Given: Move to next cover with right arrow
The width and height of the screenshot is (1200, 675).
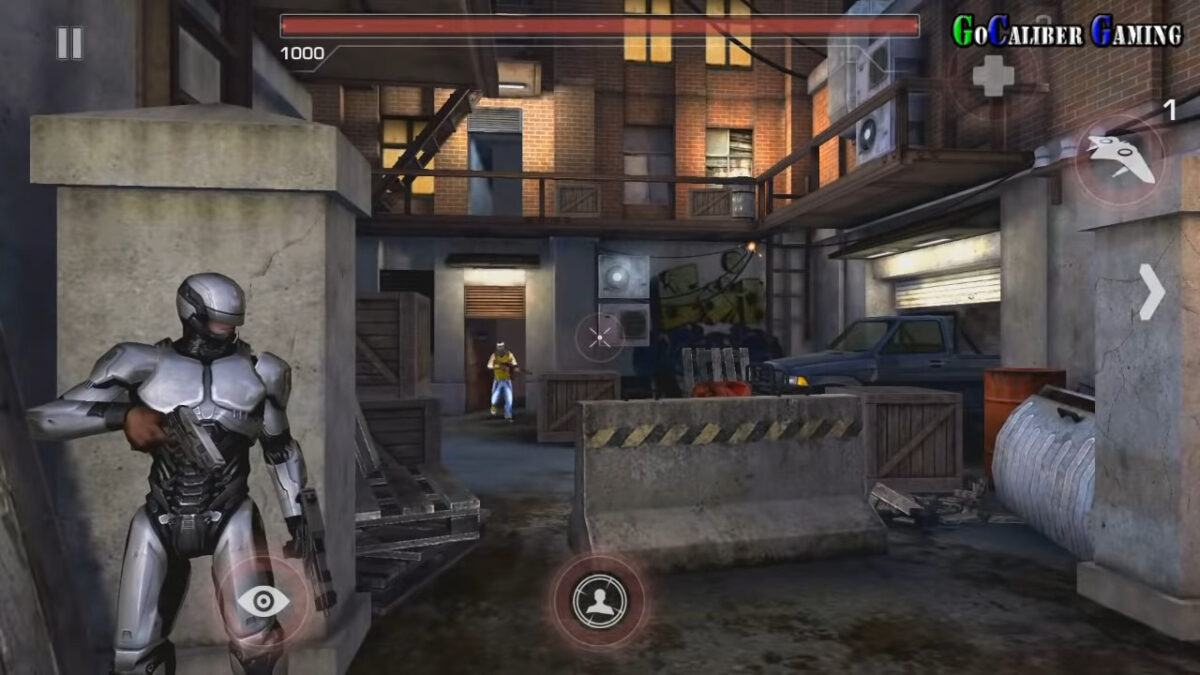Looking at the screenshot, I should (1152, 292).
